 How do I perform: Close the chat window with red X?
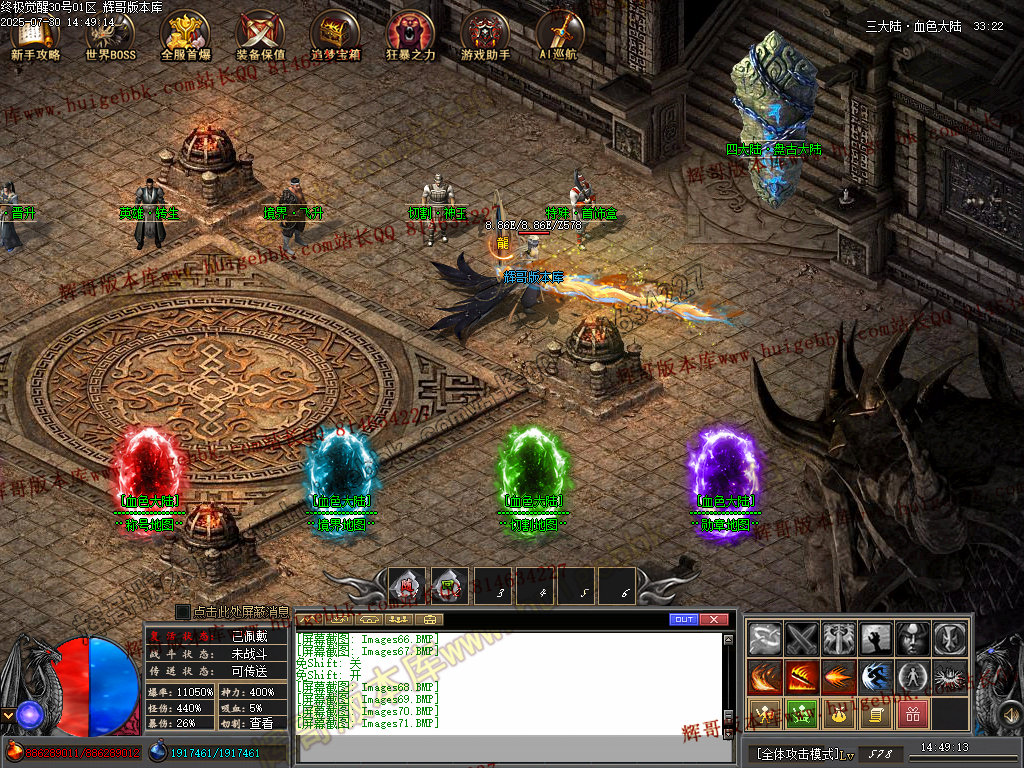[x=714, y=620]
